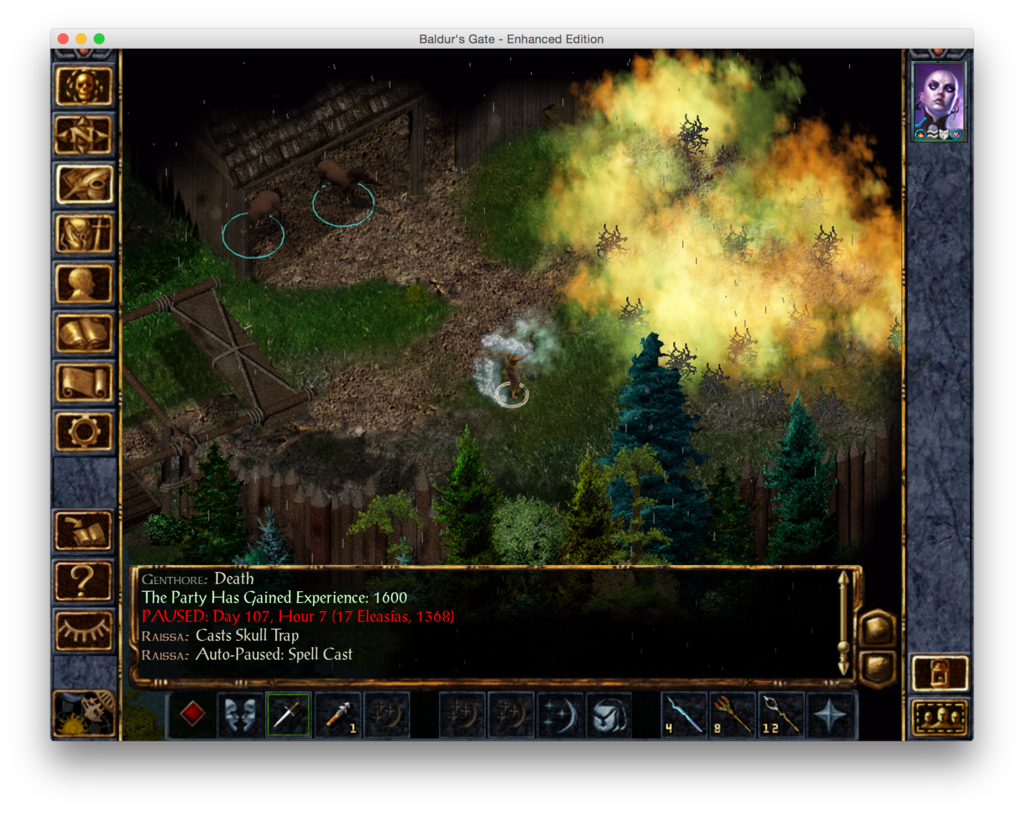The height and width of the screenshot is (813, 1024).
Task: Click the day-night clock to unpause
Action: pyautogui.click(x=84, y=713)
